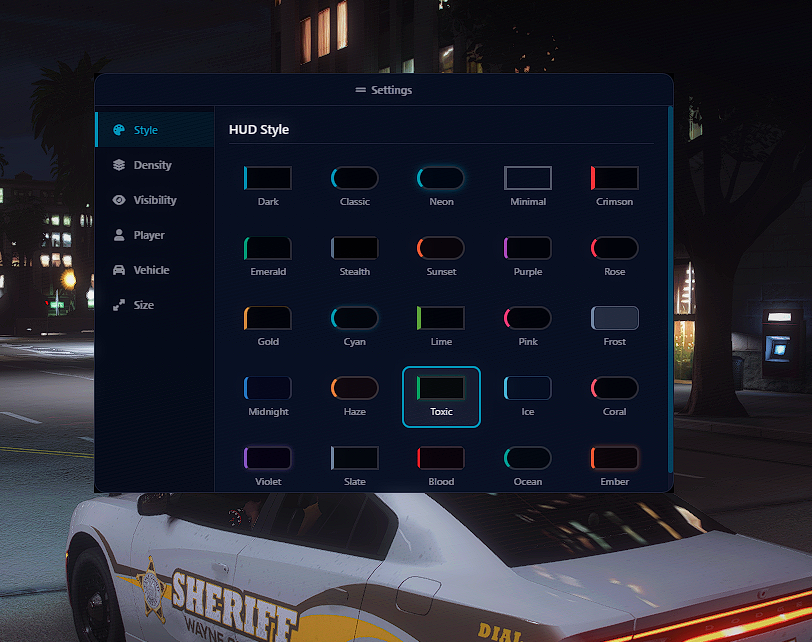Go to the Size settings tab
This screenshot has width=812, height=642.
(143, 305)
